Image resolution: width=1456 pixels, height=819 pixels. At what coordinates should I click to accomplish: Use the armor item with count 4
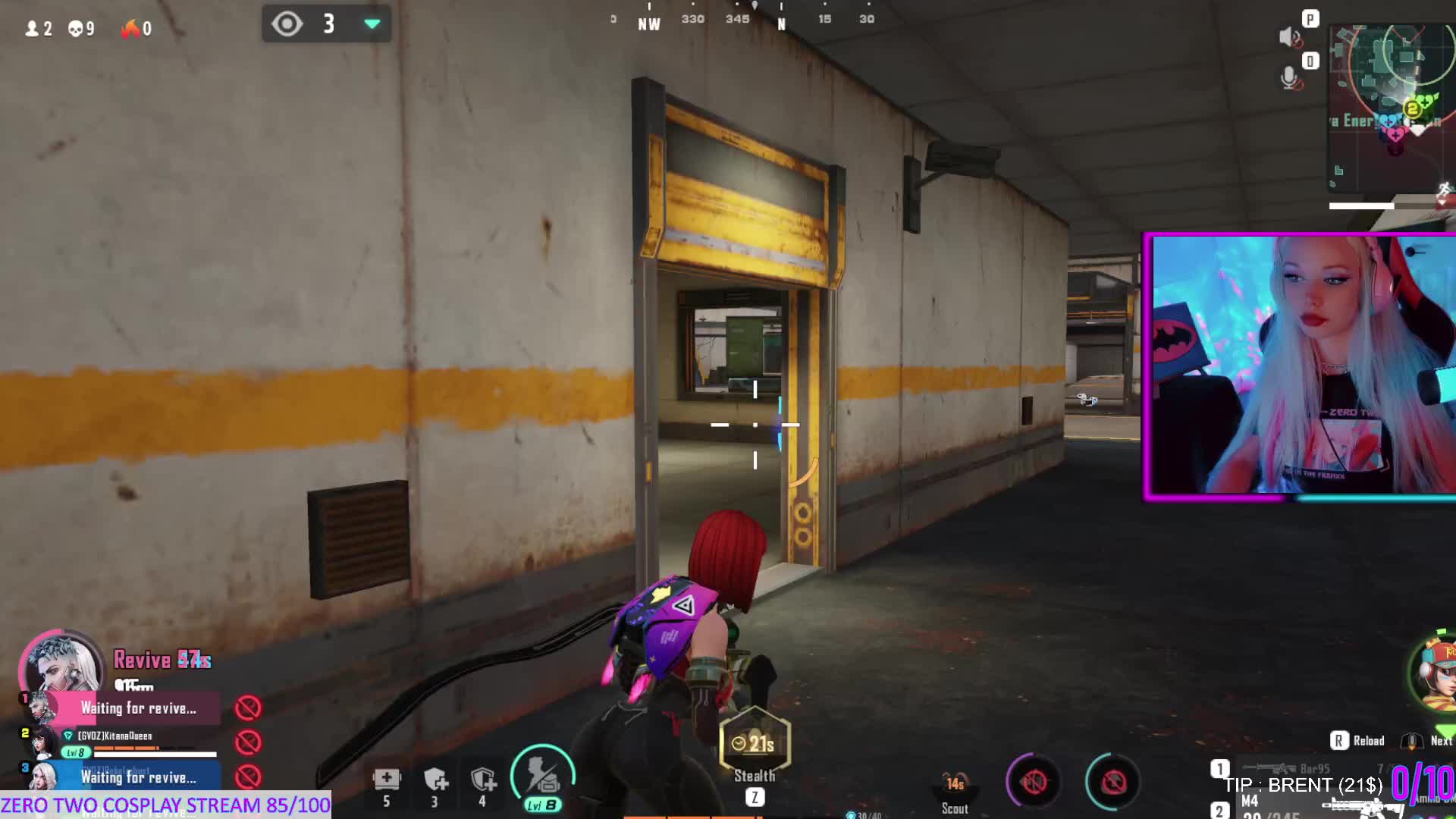[483, 781]
